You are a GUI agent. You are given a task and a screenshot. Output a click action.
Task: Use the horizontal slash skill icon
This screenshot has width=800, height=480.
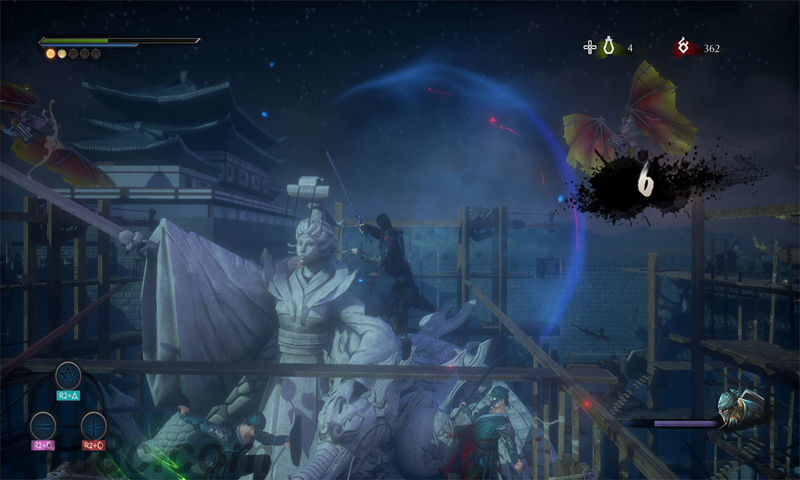42,425
